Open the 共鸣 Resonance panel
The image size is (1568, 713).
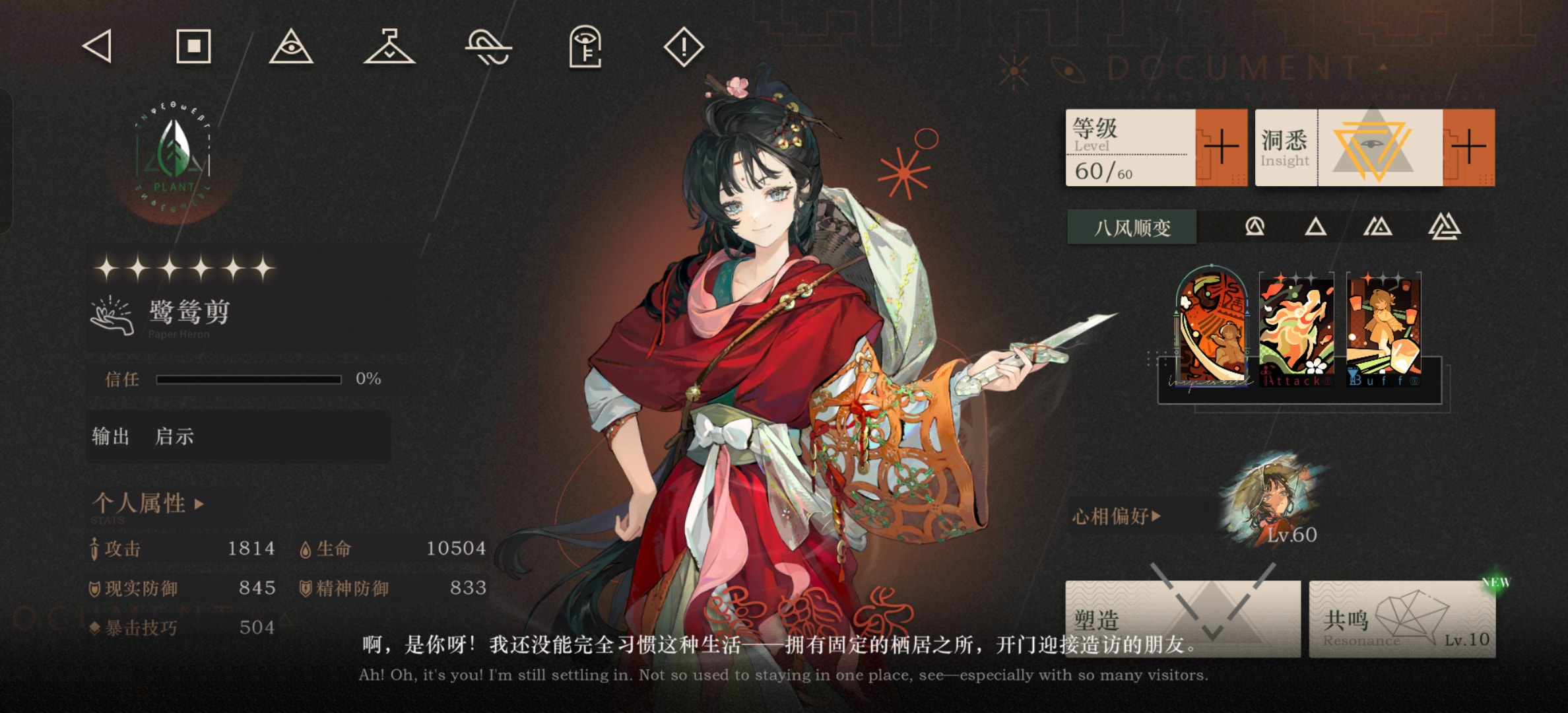tap(1402, 619)
